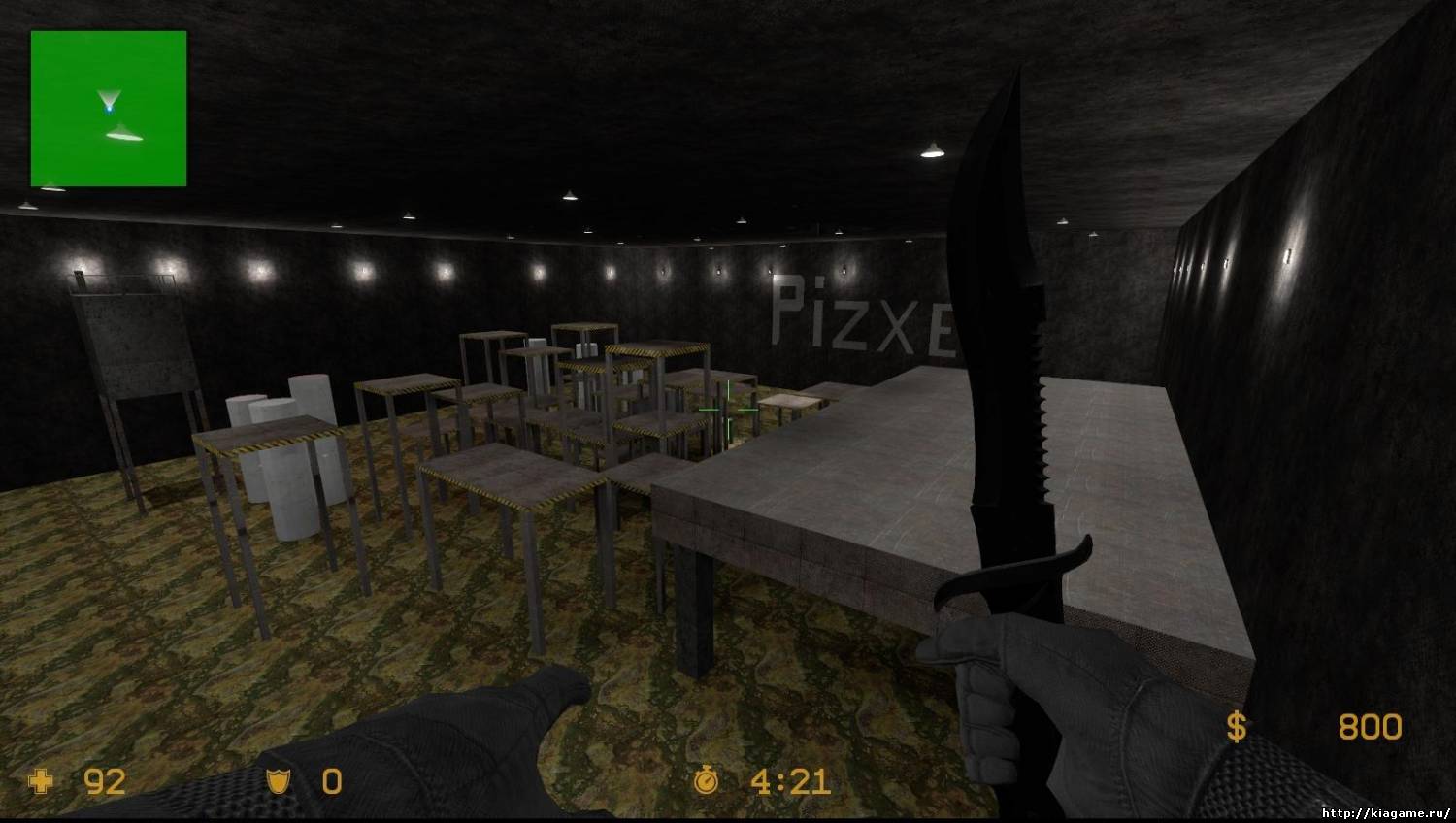1456x823 pixels.
Task: Toggle the green radar minimap display
Action: (108, 109)
